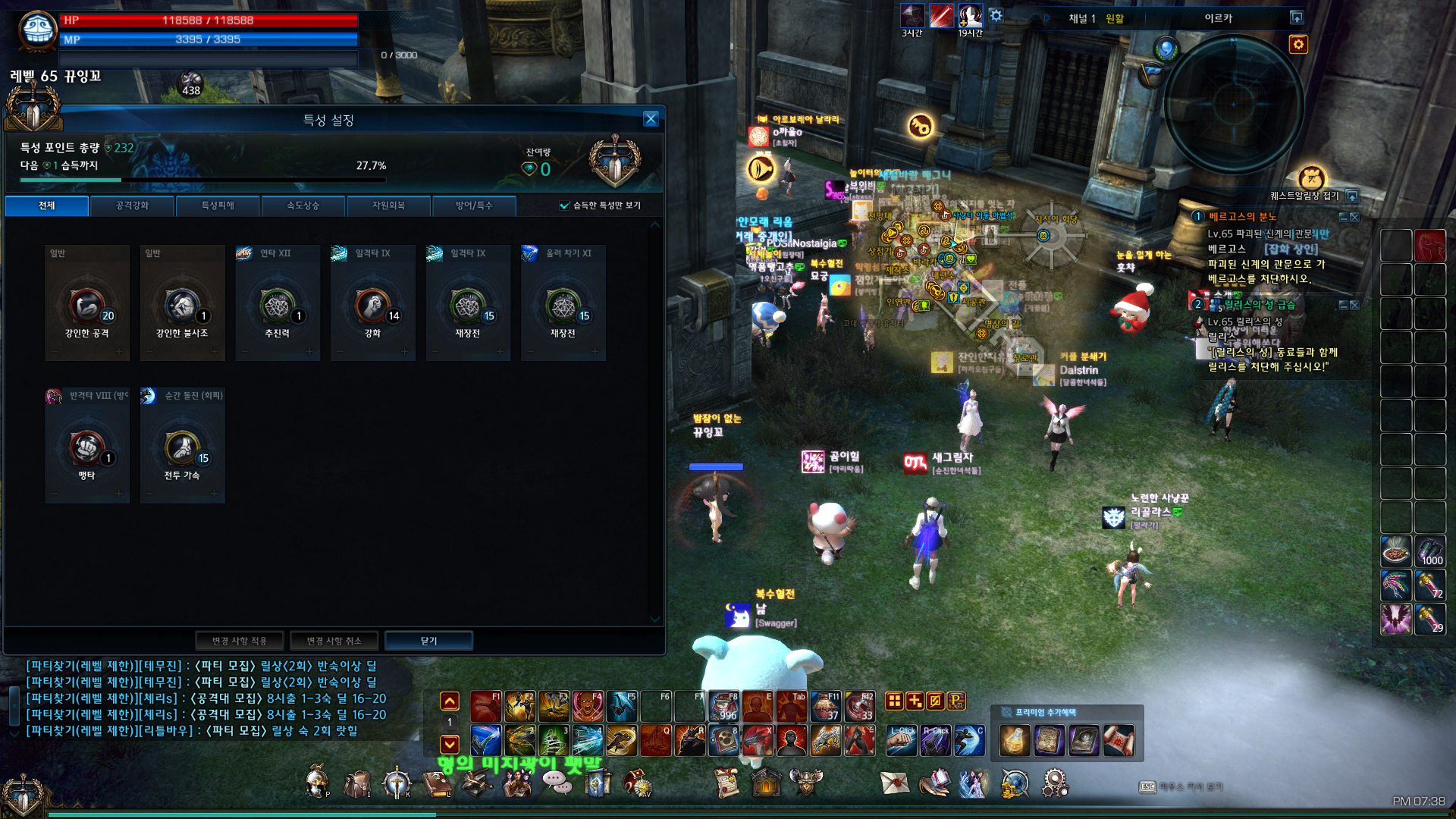Activate the F1 hotbar skill
The image size is (1456, 819).
[x=485, y=707]
